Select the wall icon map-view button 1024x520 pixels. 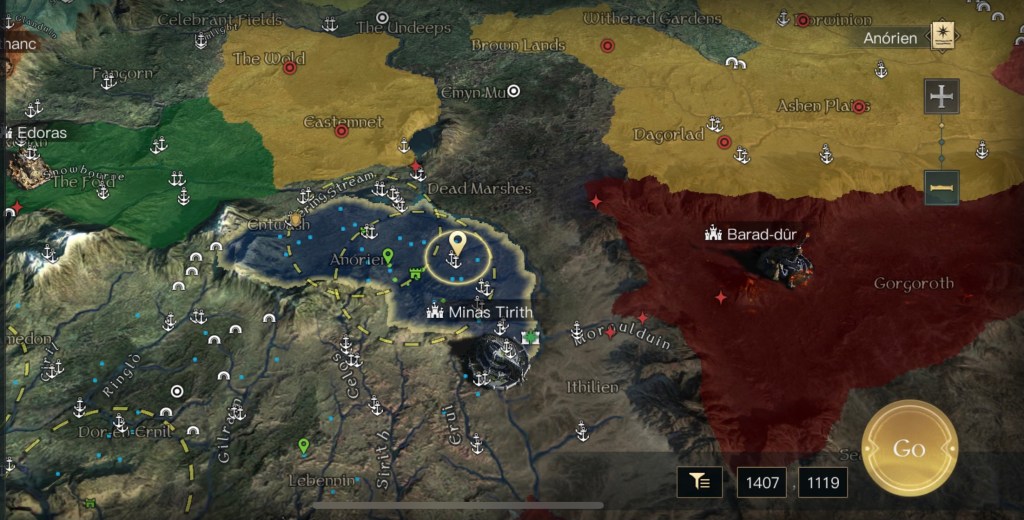click(x=941, y=187)
